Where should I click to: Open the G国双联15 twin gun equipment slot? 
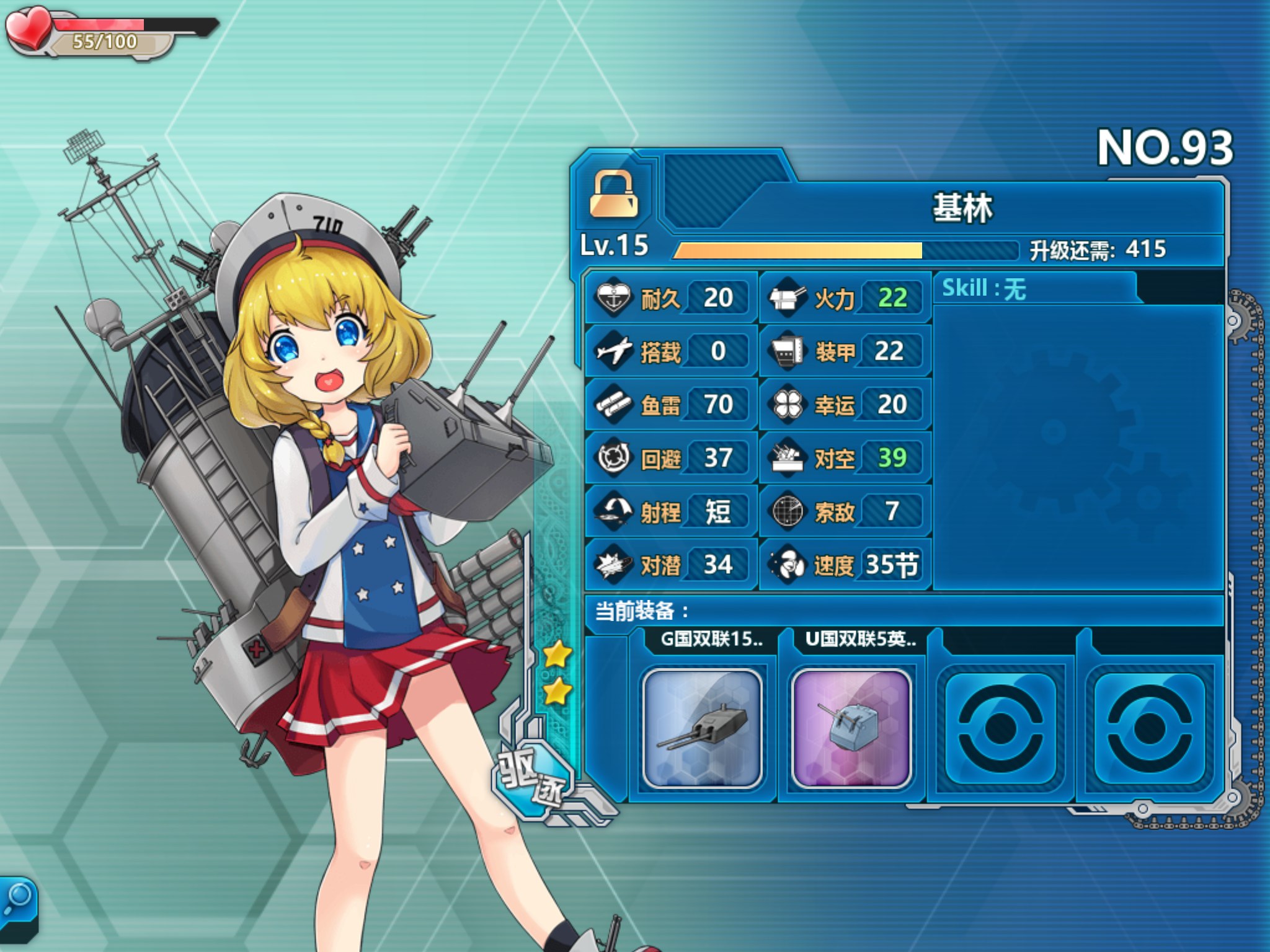tap(702, 728)
